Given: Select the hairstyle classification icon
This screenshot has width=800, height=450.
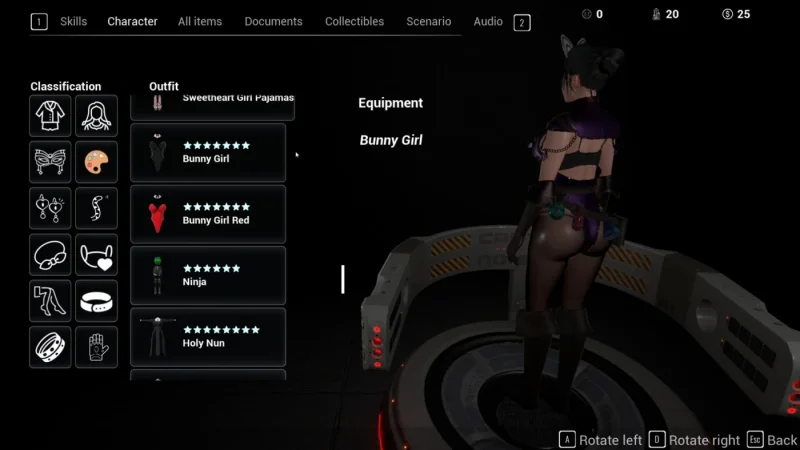Looking at the screenshot, I should click(x=96, y=116).
